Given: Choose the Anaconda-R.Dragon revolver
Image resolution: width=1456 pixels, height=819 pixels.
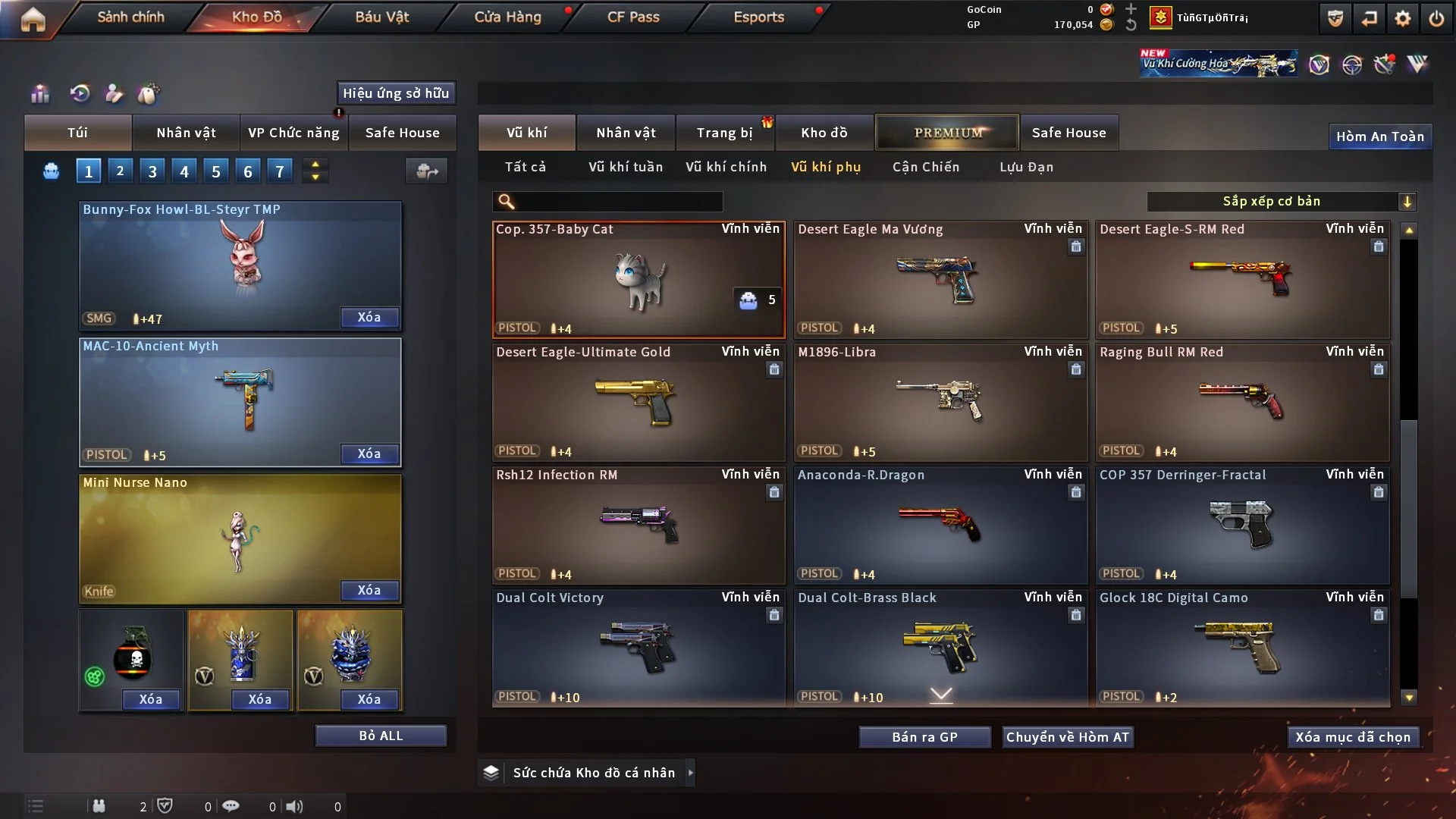Looking at the screenshot, I should pyautogui.click(x=940, y=525).
